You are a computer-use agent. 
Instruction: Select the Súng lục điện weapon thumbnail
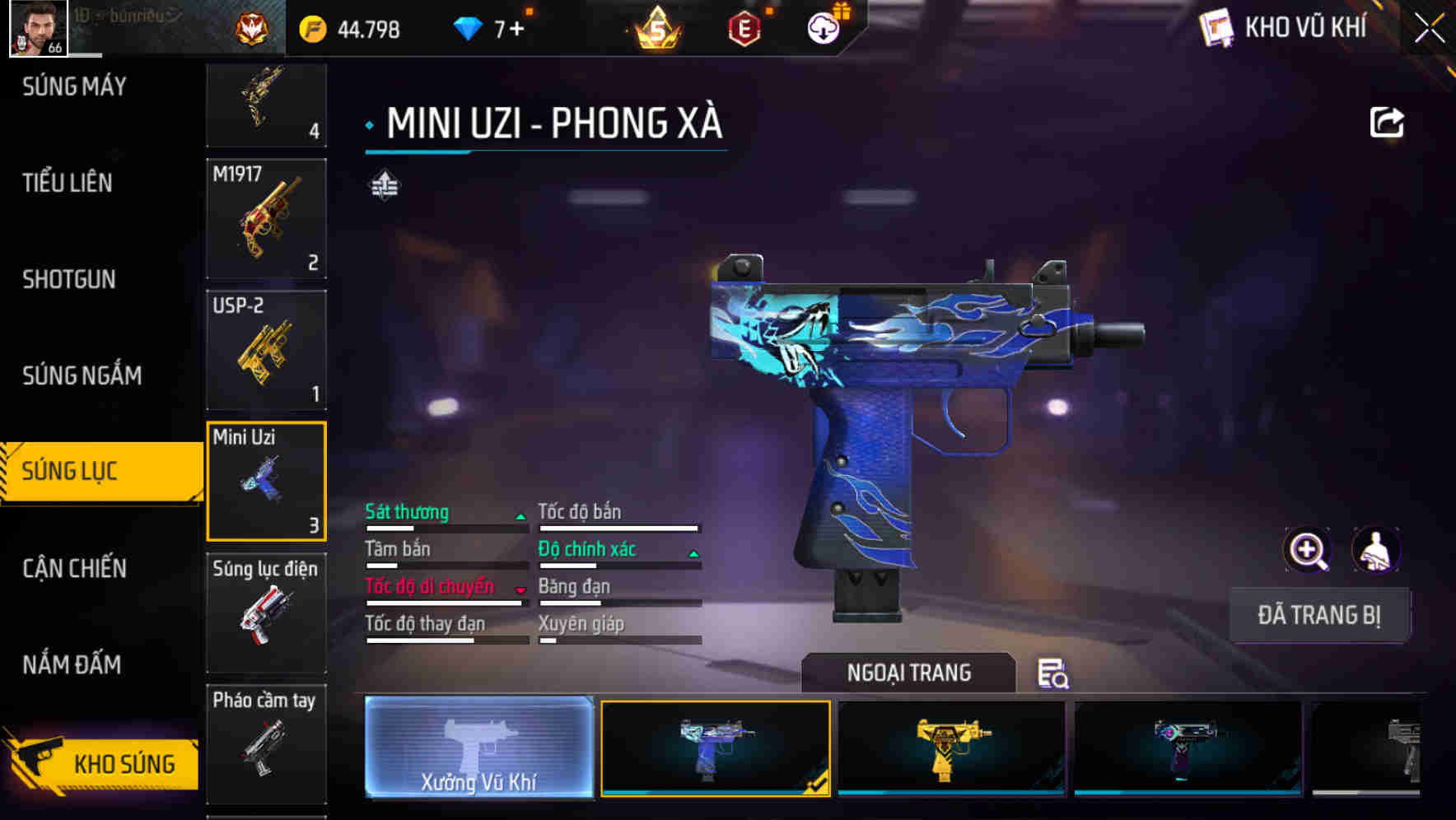(265, 613)
